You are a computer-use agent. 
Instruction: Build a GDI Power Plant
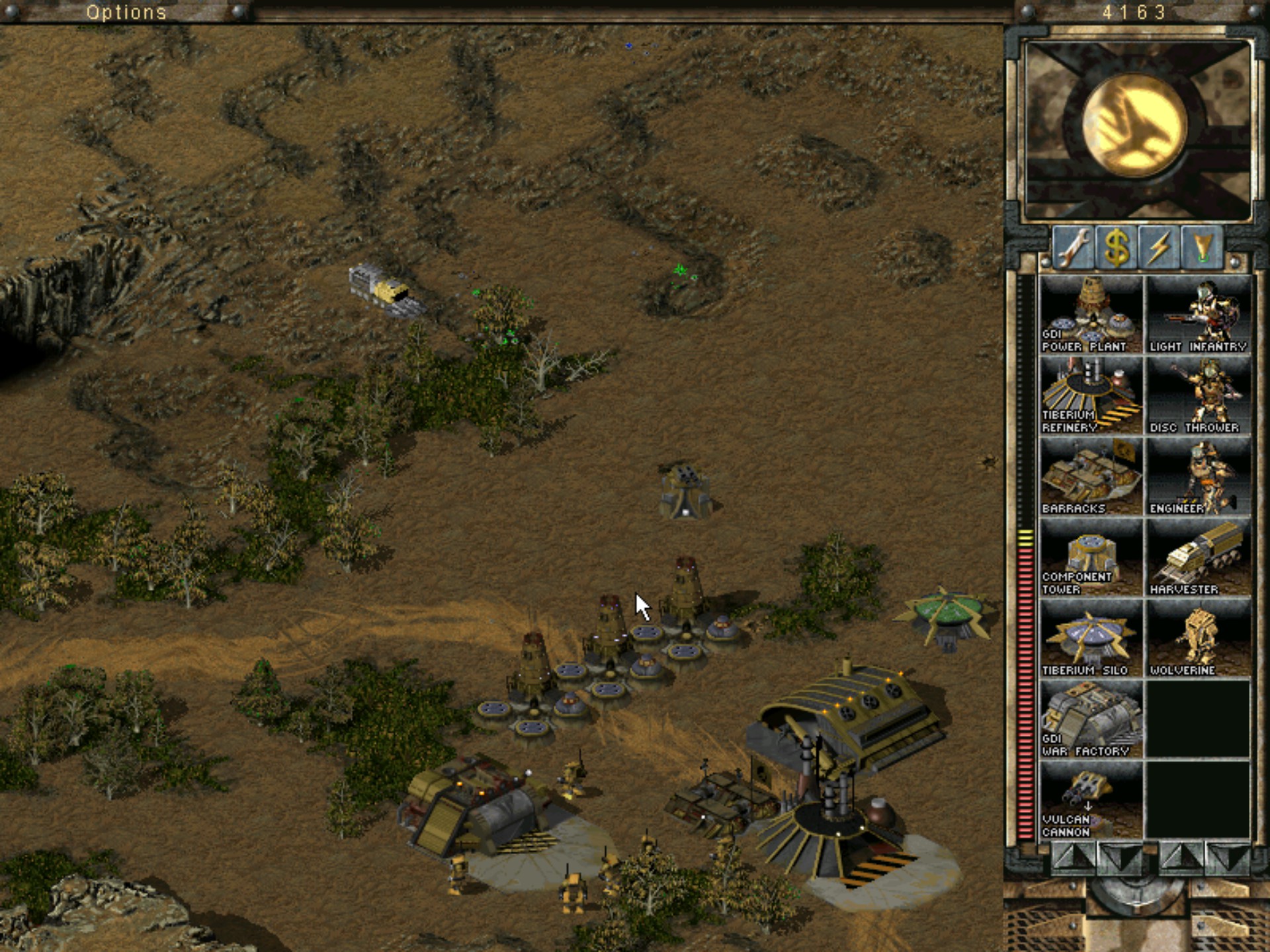1090,315
